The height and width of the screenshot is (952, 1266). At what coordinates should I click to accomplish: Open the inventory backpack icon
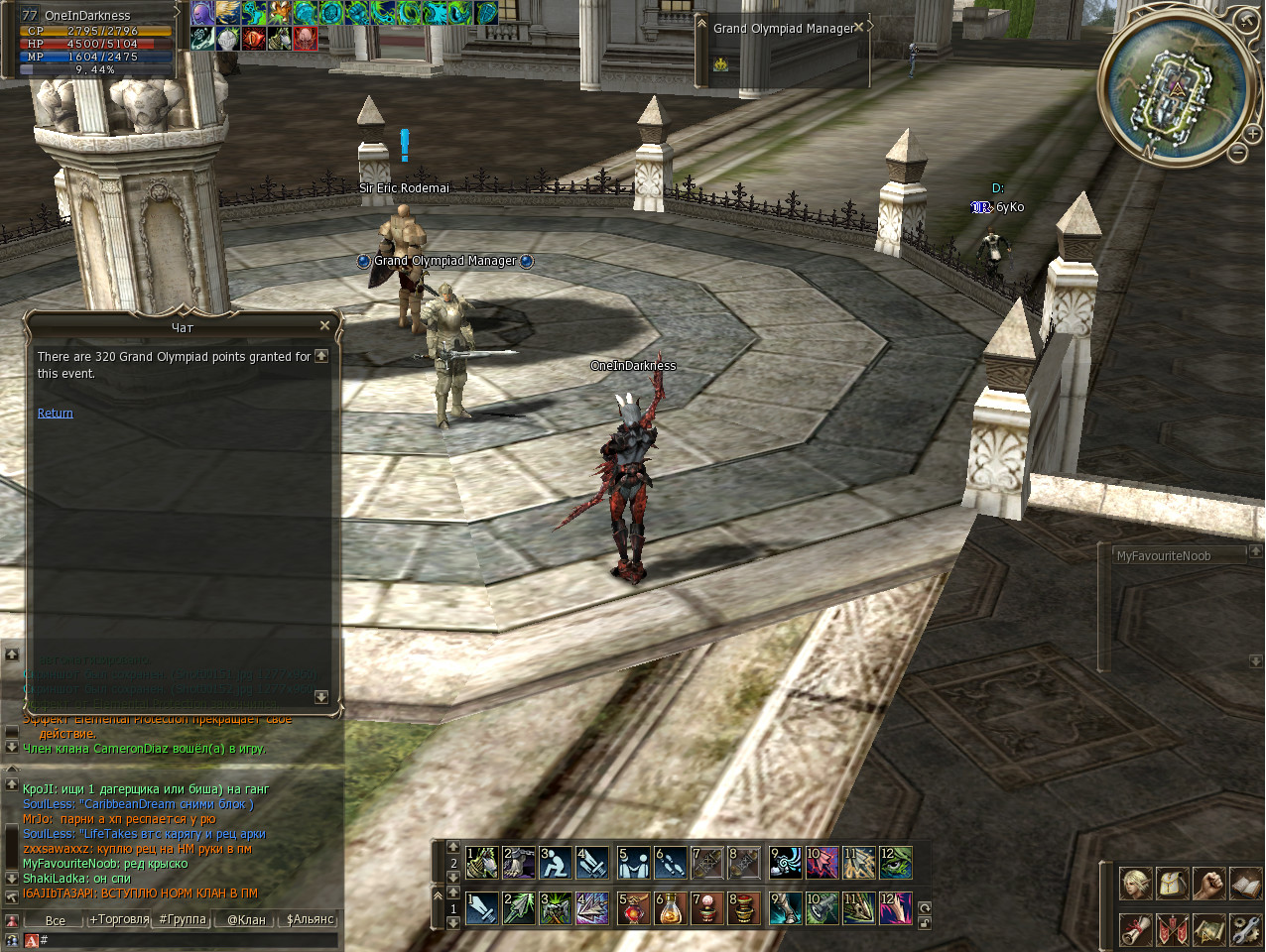pyautogui.click(x=1172, y=884)
